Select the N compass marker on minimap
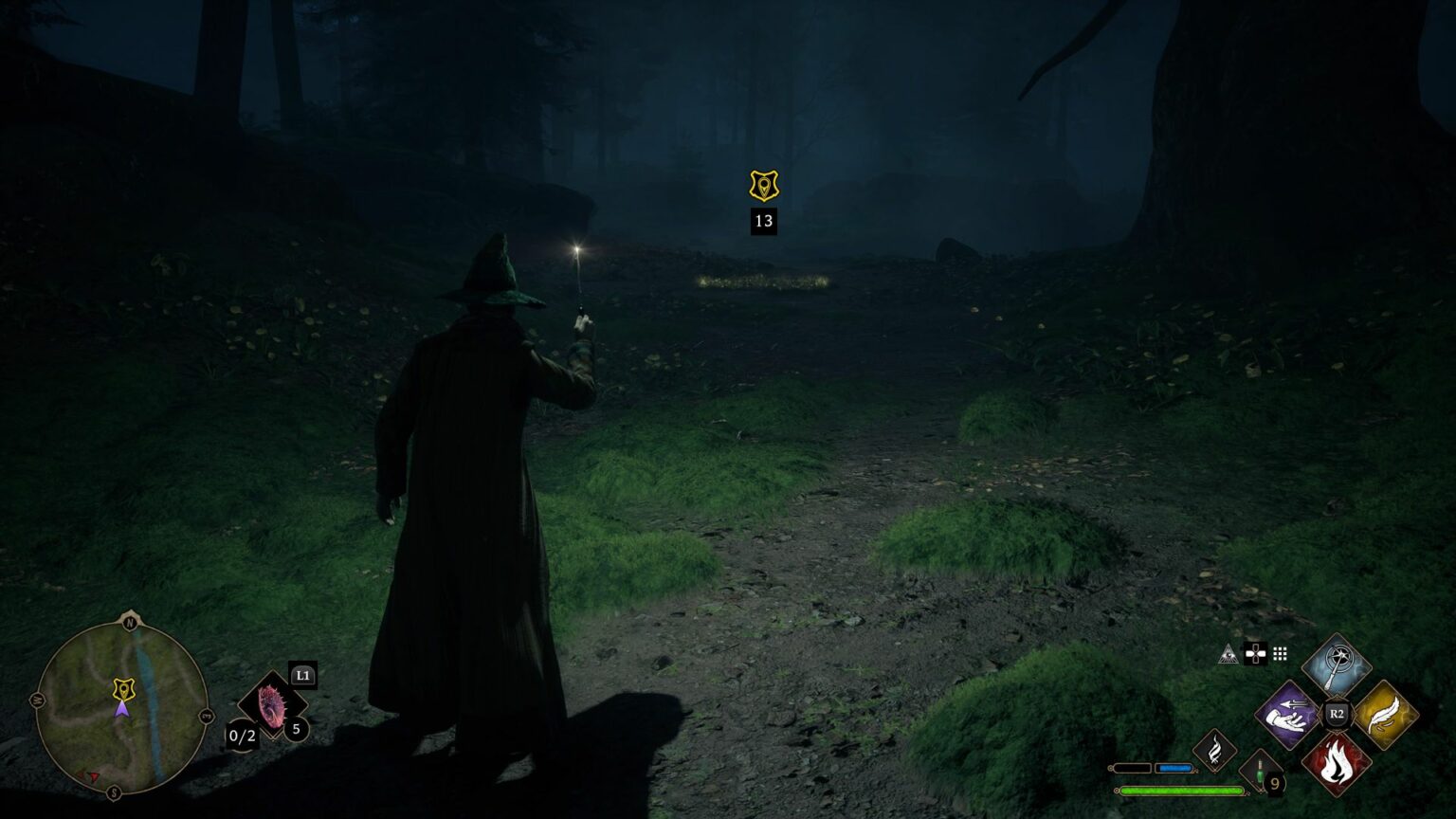Viewport: 1456px width, 819px height. click(129, 622)
